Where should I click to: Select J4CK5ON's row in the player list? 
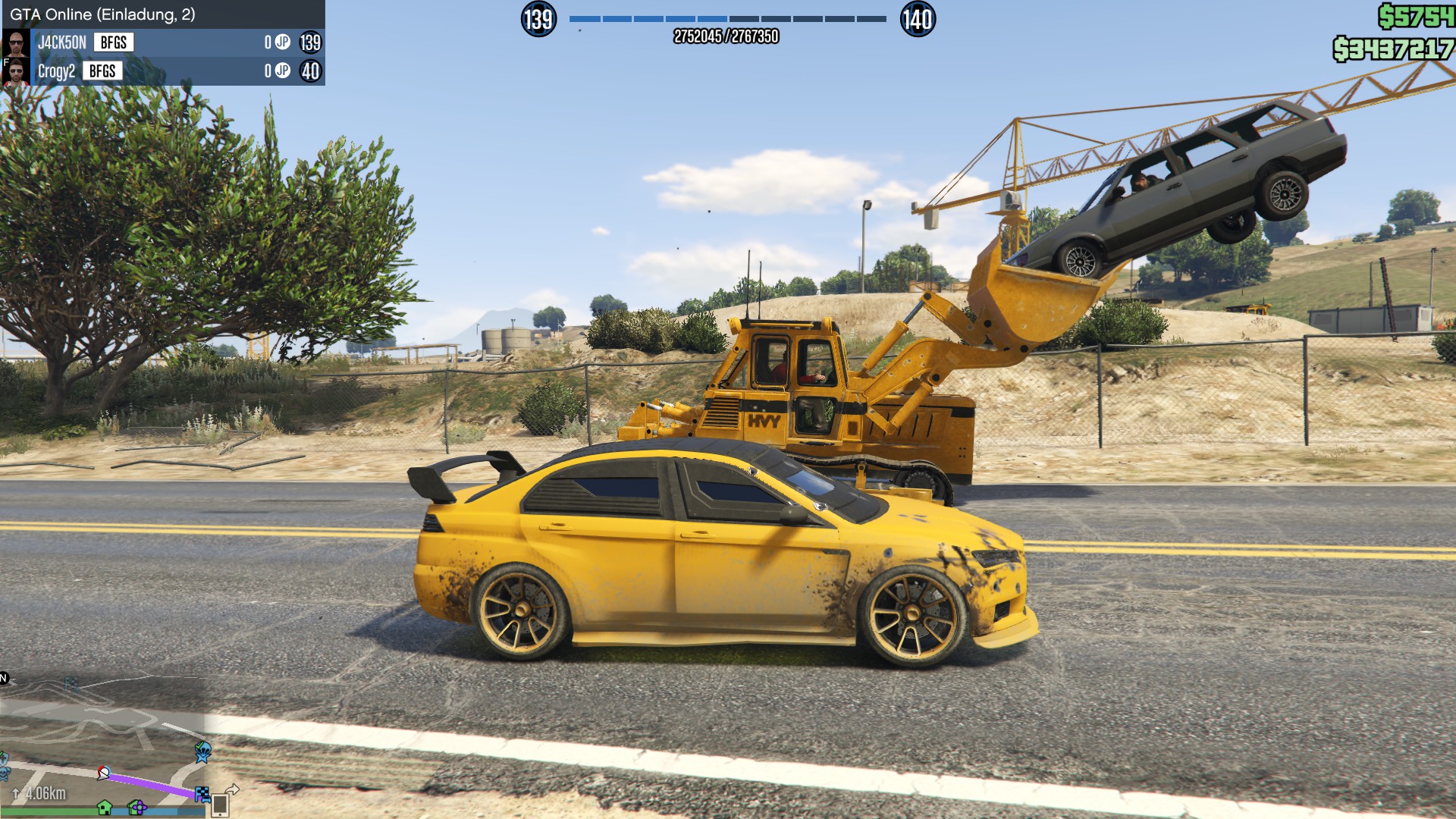[163, 42]
